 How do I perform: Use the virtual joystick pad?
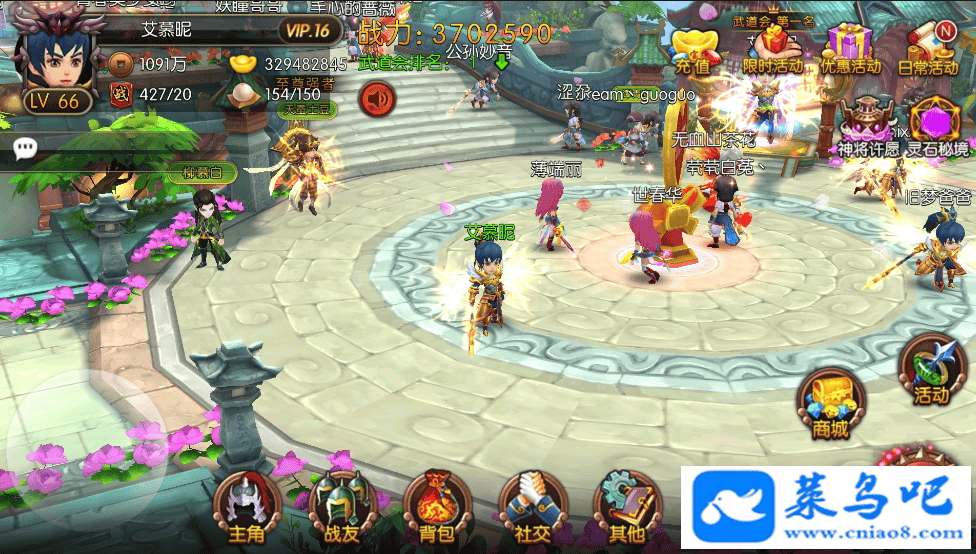pyautogui.click(x=85, y=440)
